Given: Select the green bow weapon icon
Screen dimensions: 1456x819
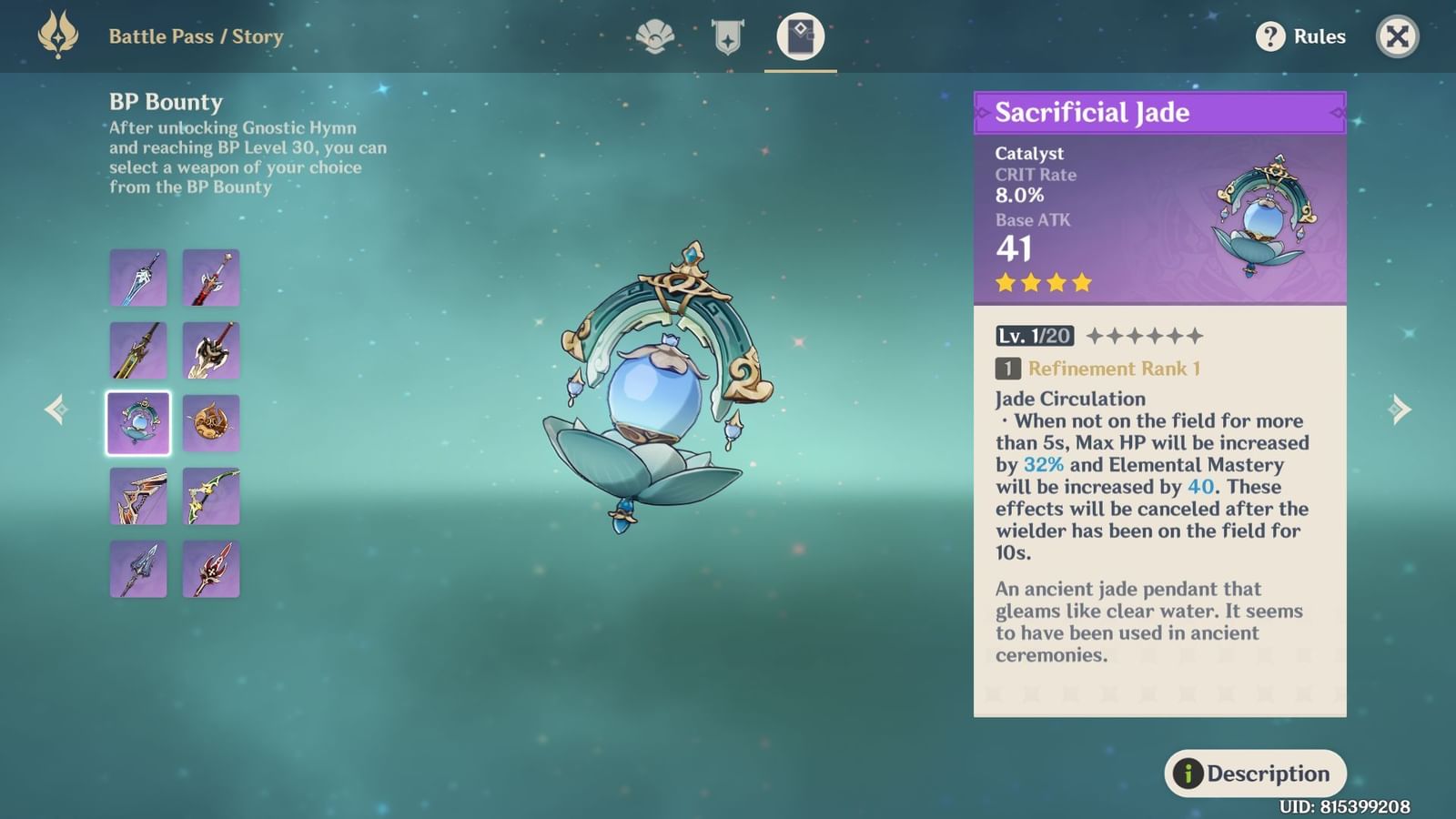Looking at the screenshot, I should click(x=210, y=494).
